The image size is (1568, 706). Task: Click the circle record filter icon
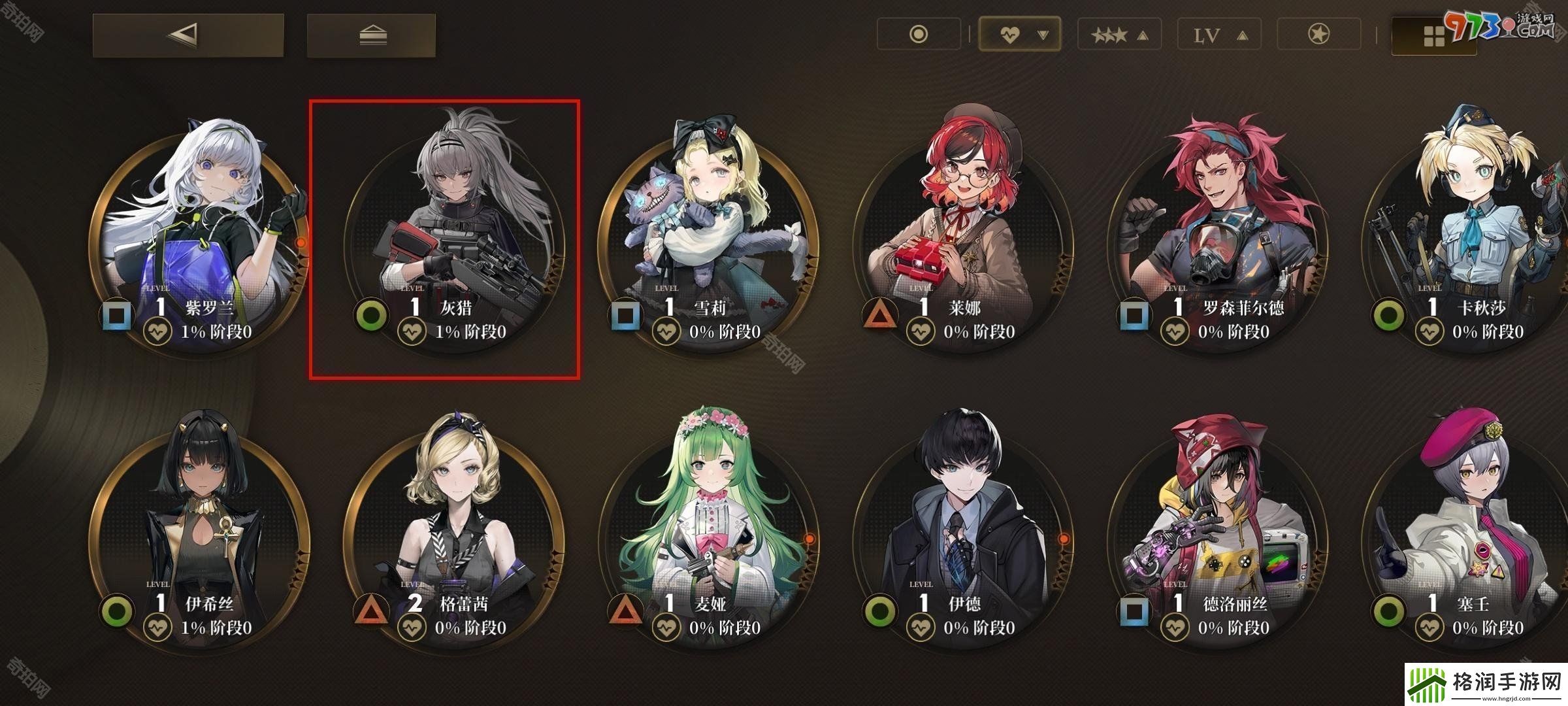(x=919, y=33)
